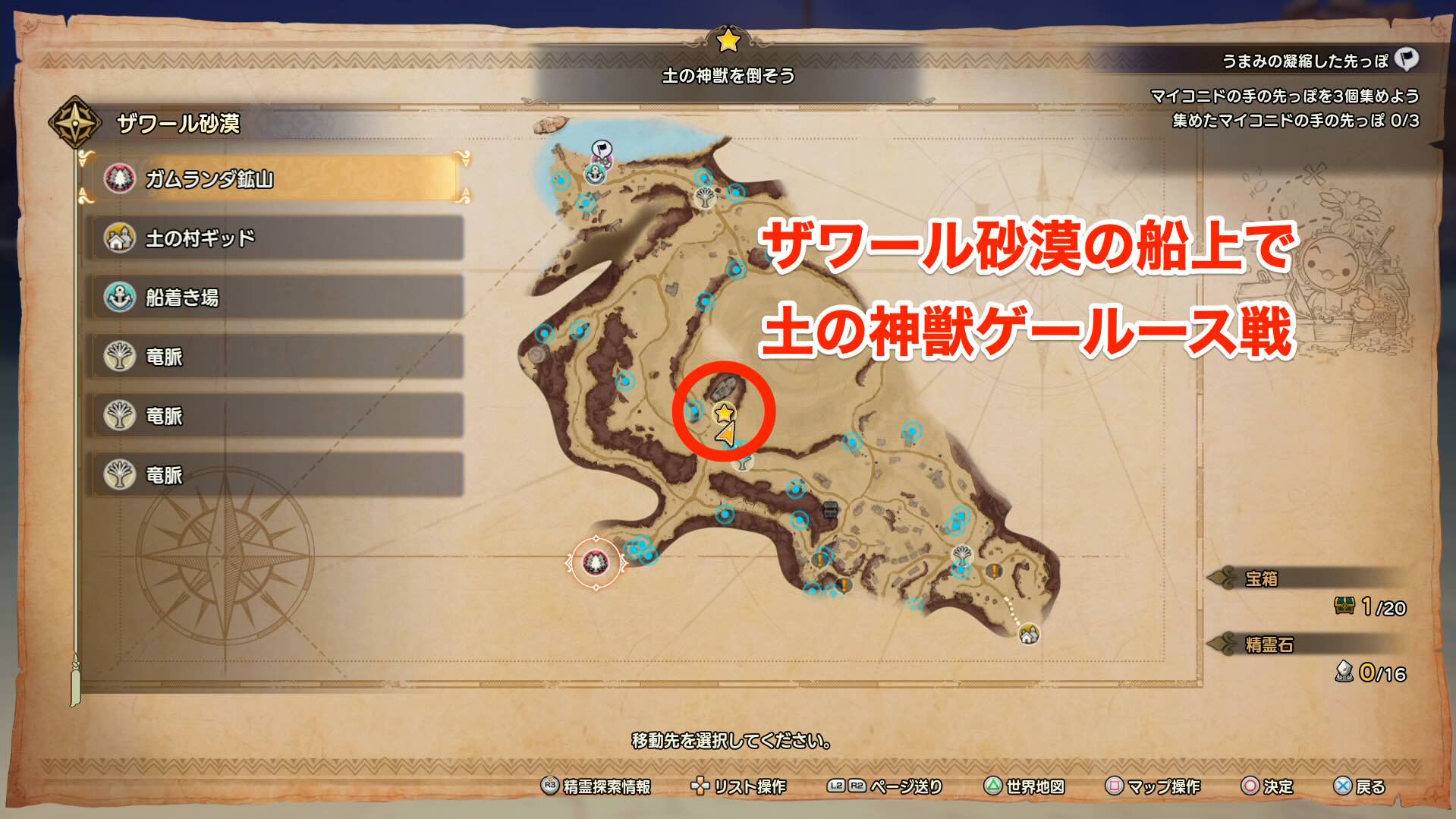Select the star quest marker inside red circle
Viewport: 1456px width, 819px height.
725,414
